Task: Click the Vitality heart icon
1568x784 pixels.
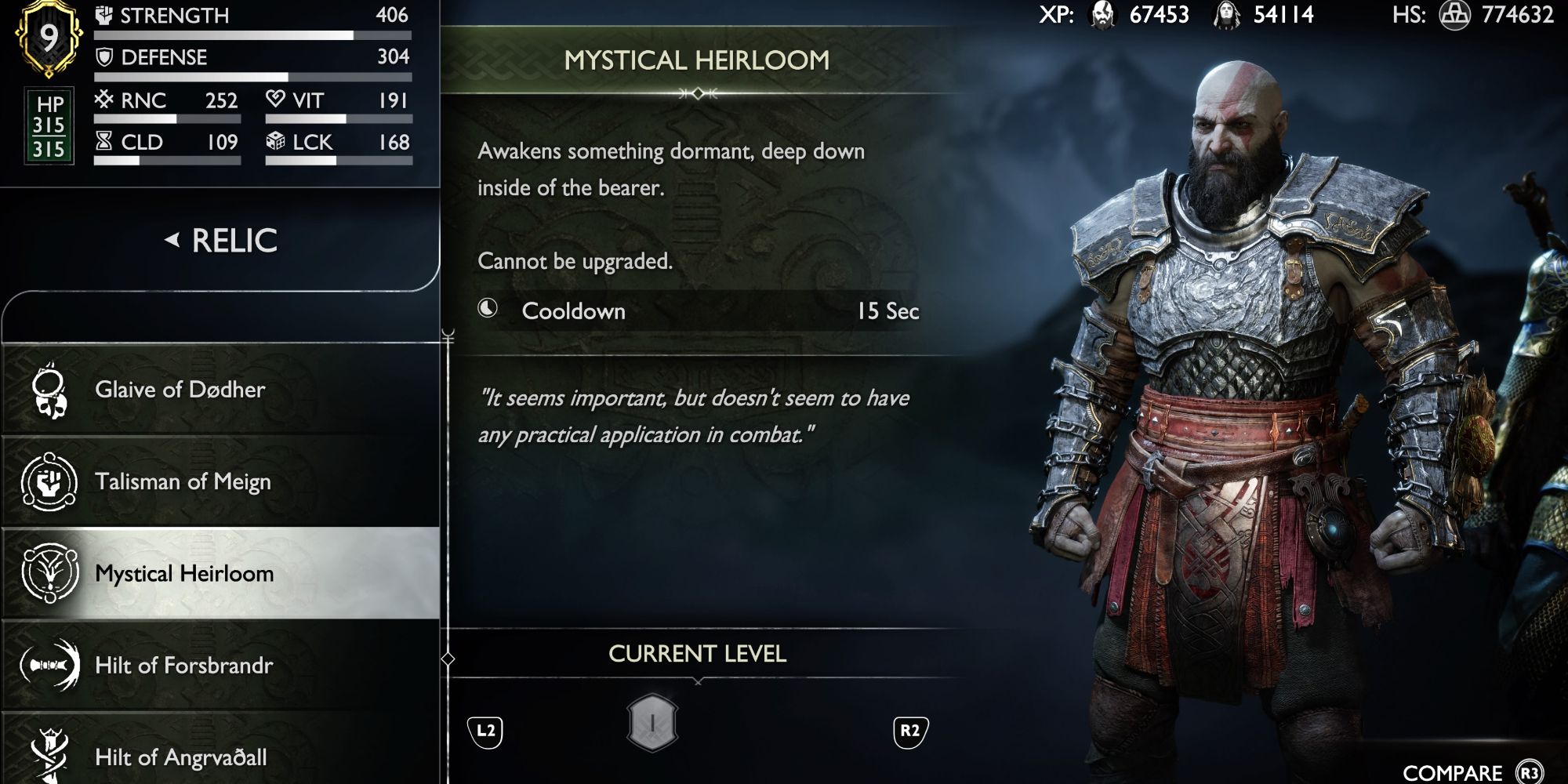Action: 275,99
